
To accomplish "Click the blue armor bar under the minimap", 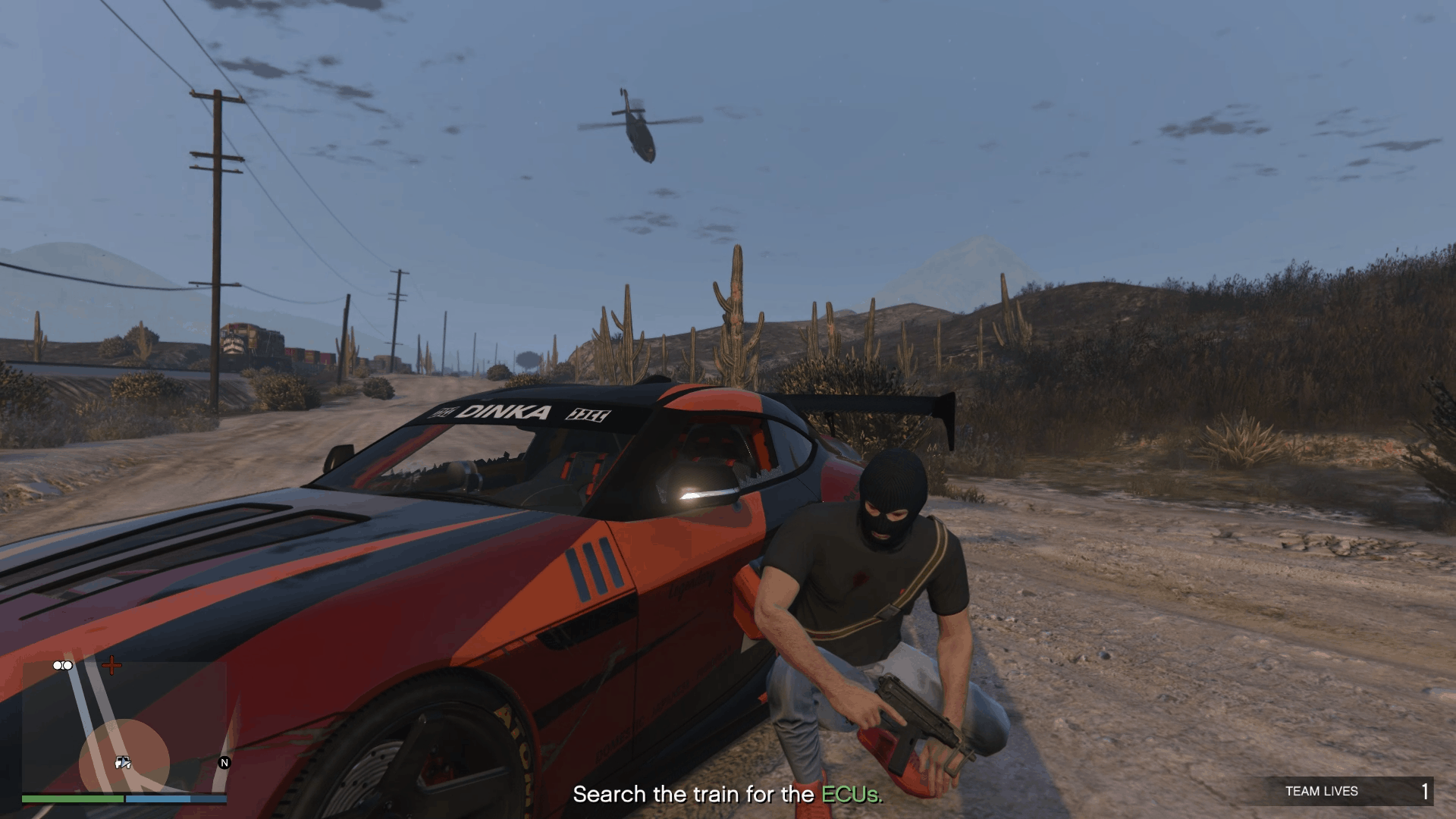I will [x=176, y=800].
